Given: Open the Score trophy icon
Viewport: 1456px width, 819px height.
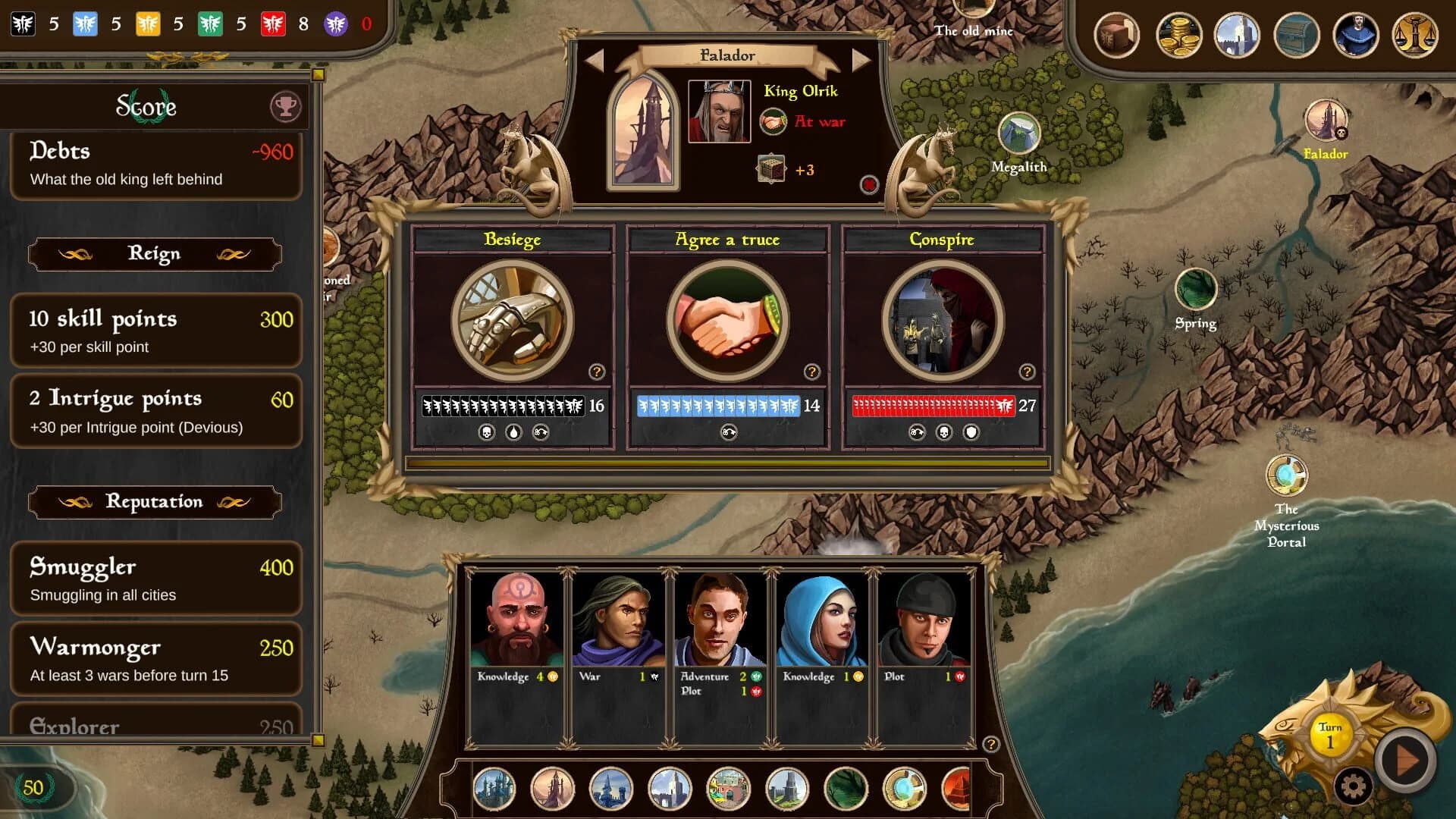Looking at the screenshot, I should 284,106.
